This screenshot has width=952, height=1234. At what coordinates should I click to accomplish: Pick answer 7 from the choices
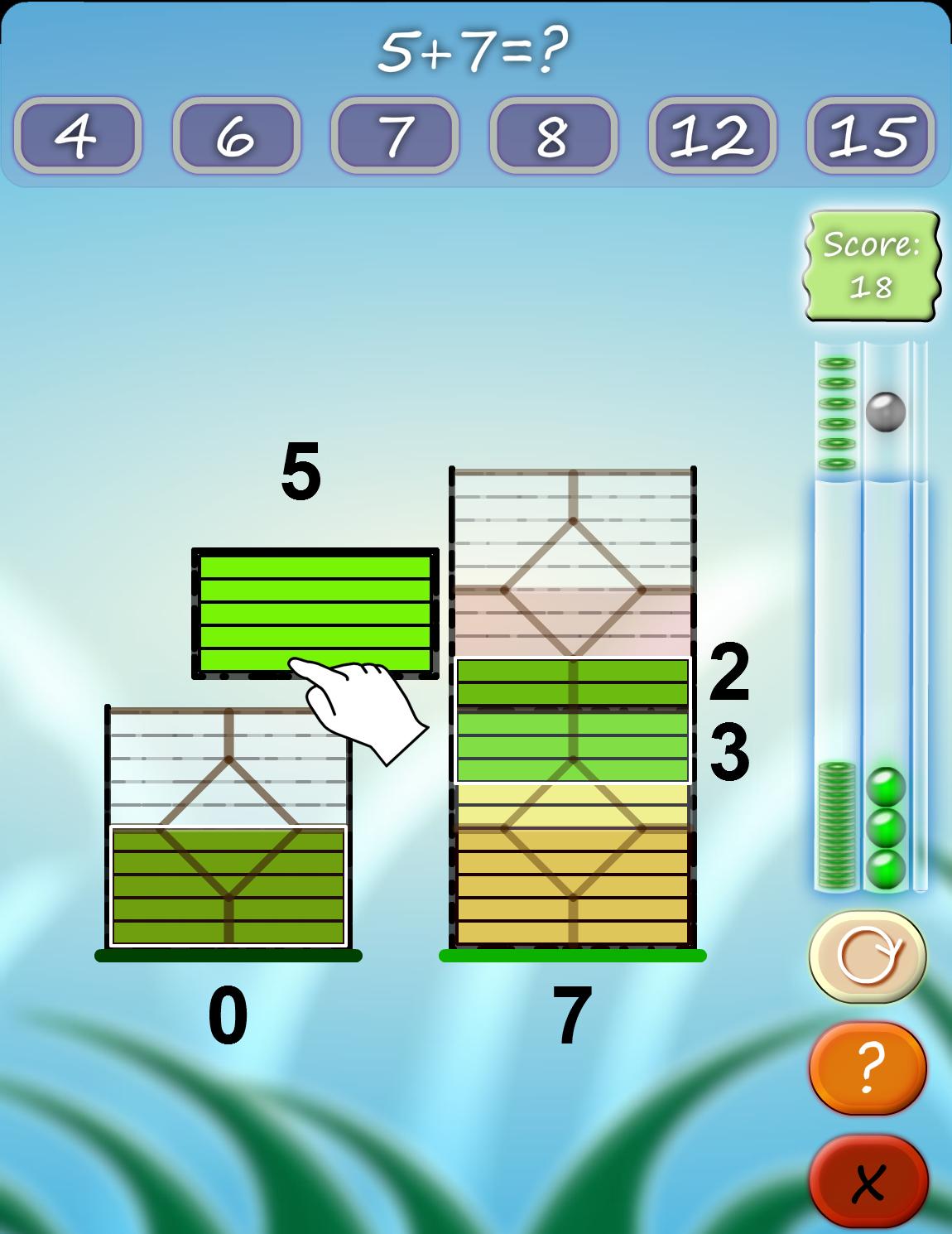[395, 135]
